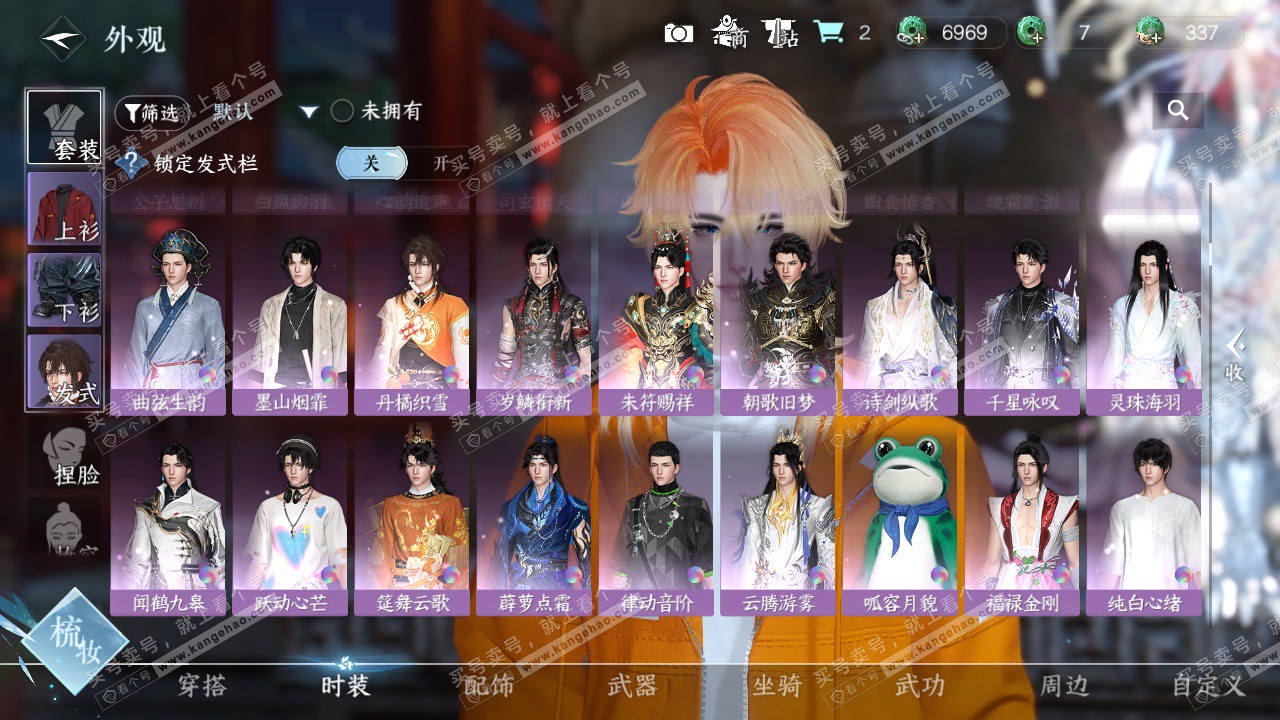Image resolution: width=1280 pixels, height=720 pixels.
Task: Switch to the 配饰 accessories tab
Action: [489, 685]
